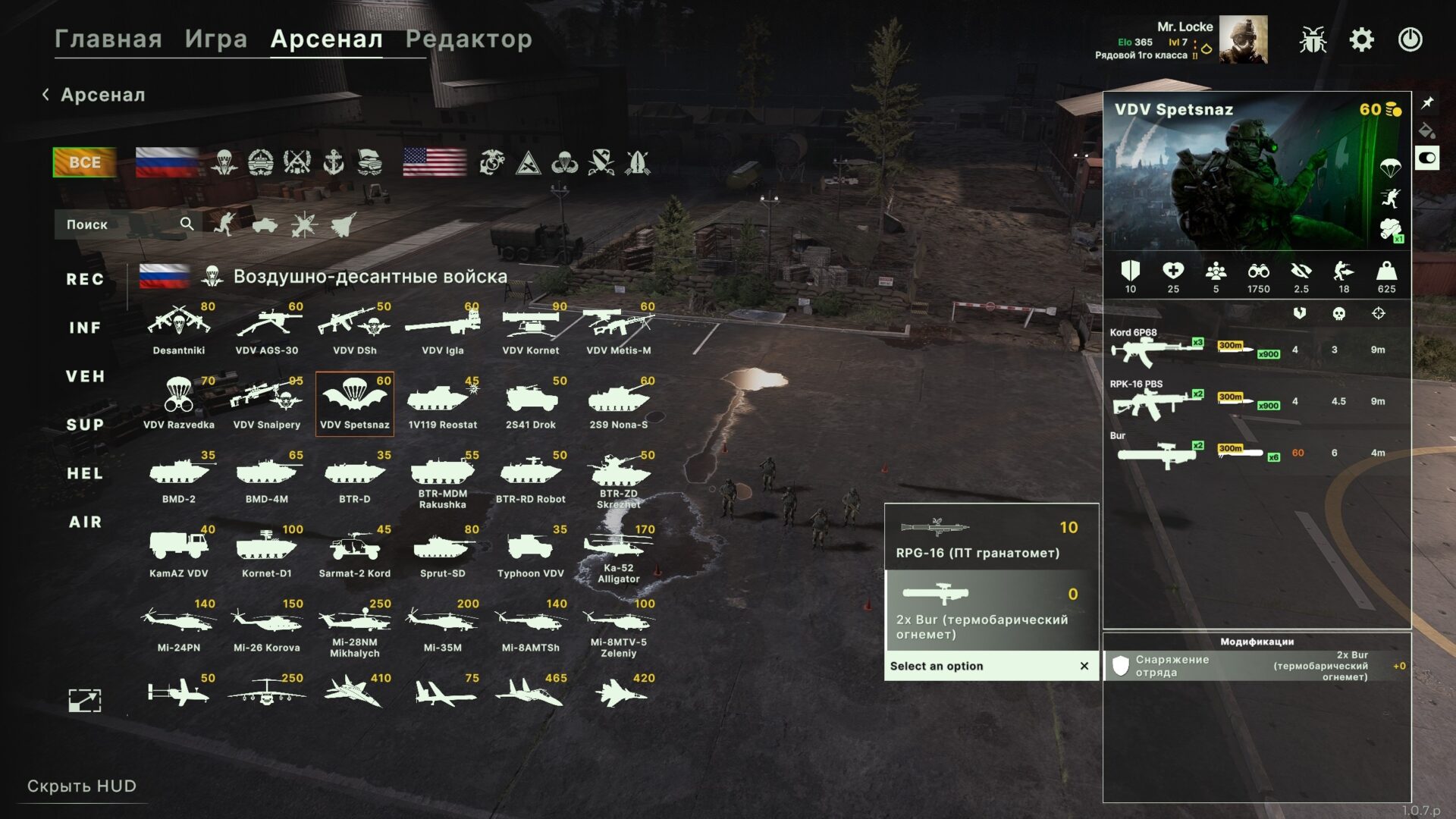This screenshot has width=1456, height=819.
Task: Open the bug report icon
Action: pyautogui.click(x=1312, y=39)
